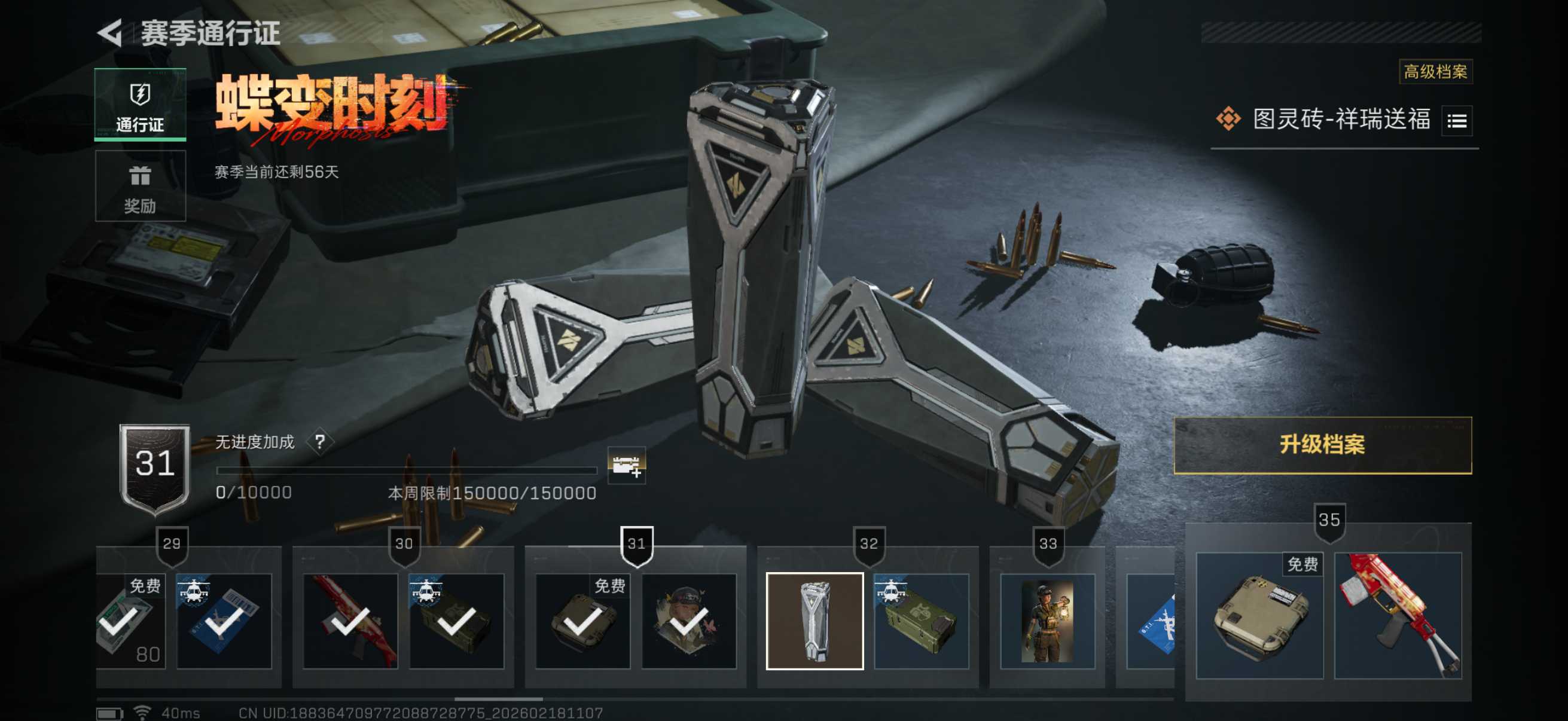This screenshot has height=721, width=1568.
Task: Select the level 32 silver brick reward
Action: [x=814, y=621]
